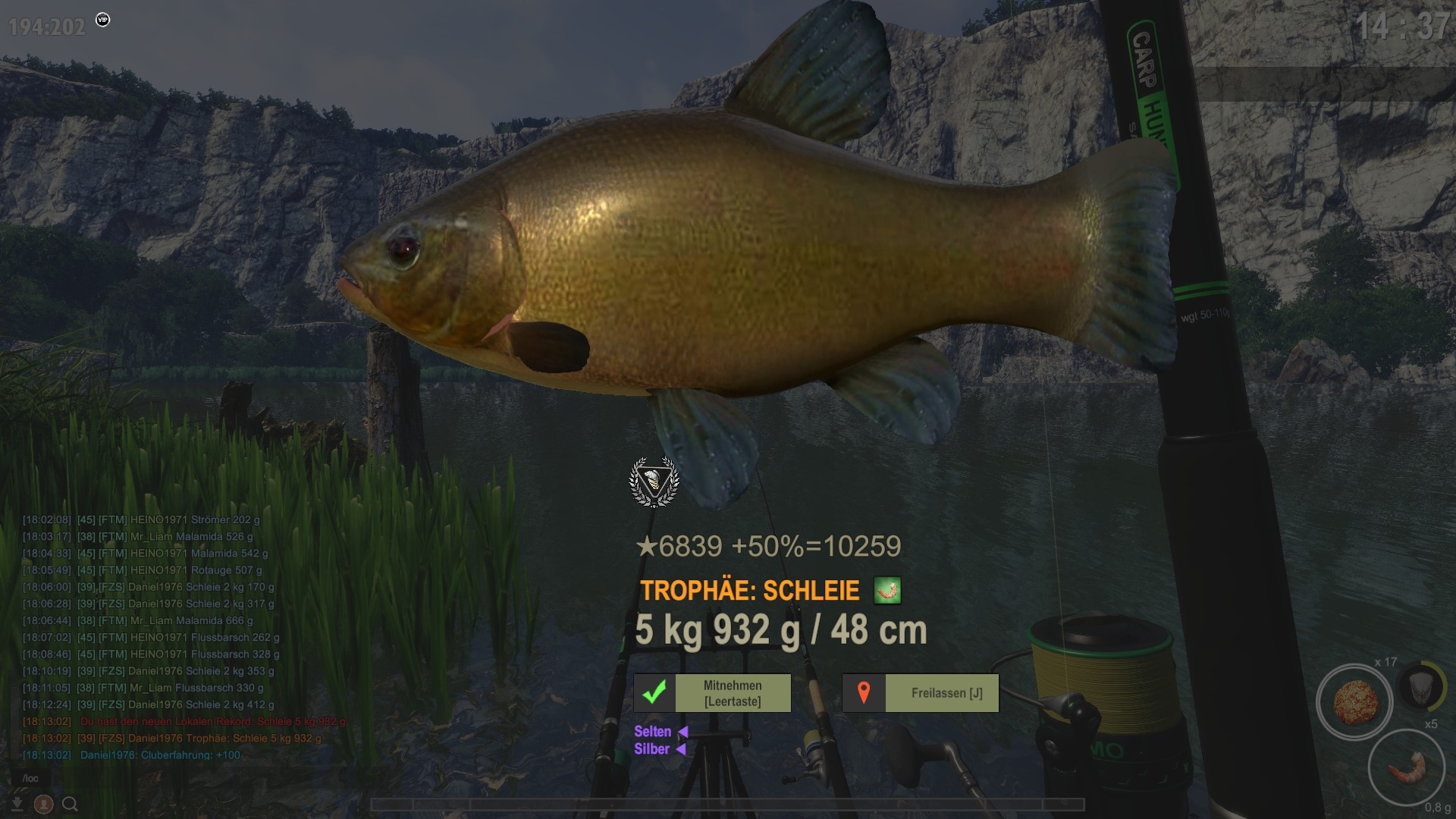This screenshot has height=819, width=1456.
Task: Keep the fish with Mitnehmen
Action: coord(712,693)
